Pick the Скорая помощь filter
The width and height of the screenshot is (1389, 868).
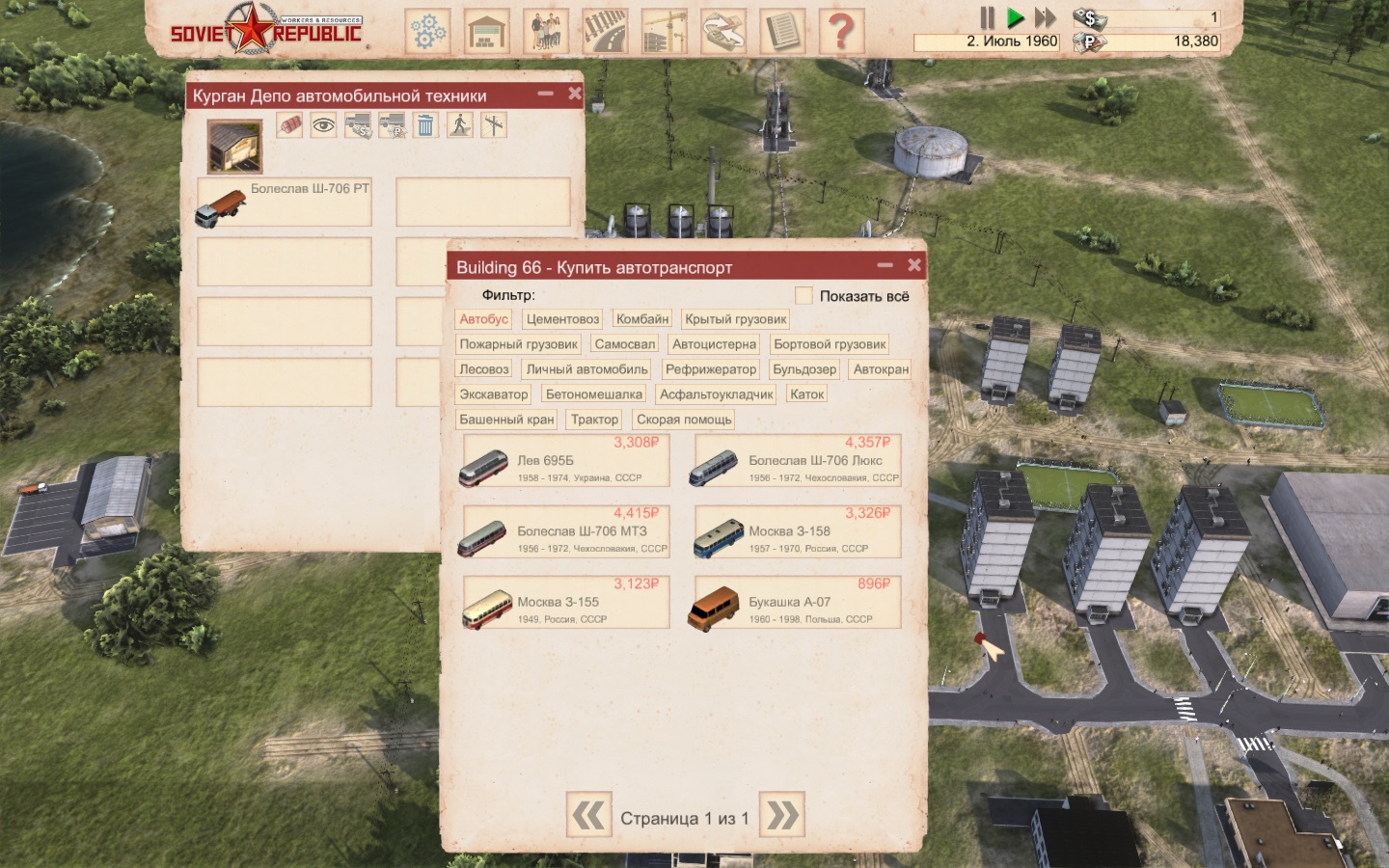pyautogui.click(x=684, y=420)
